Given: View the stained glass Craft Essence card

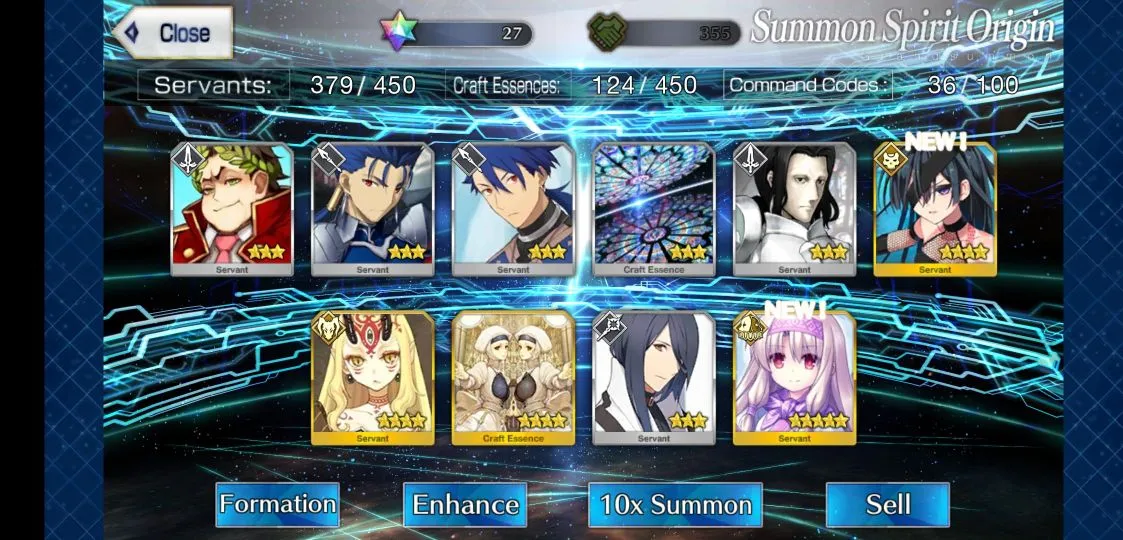Looking at the screenshot, I should point(654,208).
